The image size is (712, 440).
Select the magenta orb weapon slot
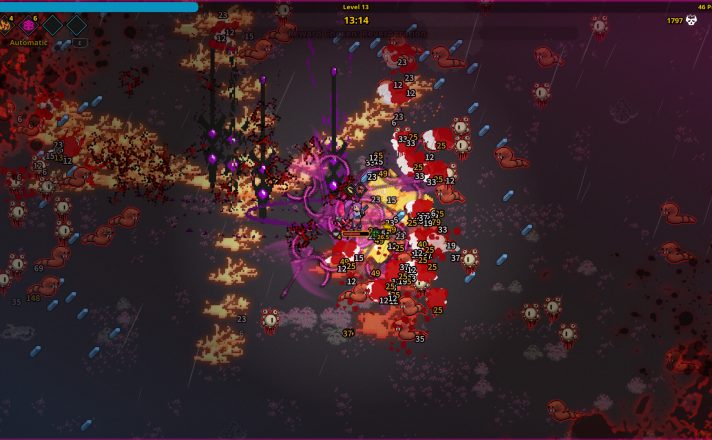click(x=29, y=25)
